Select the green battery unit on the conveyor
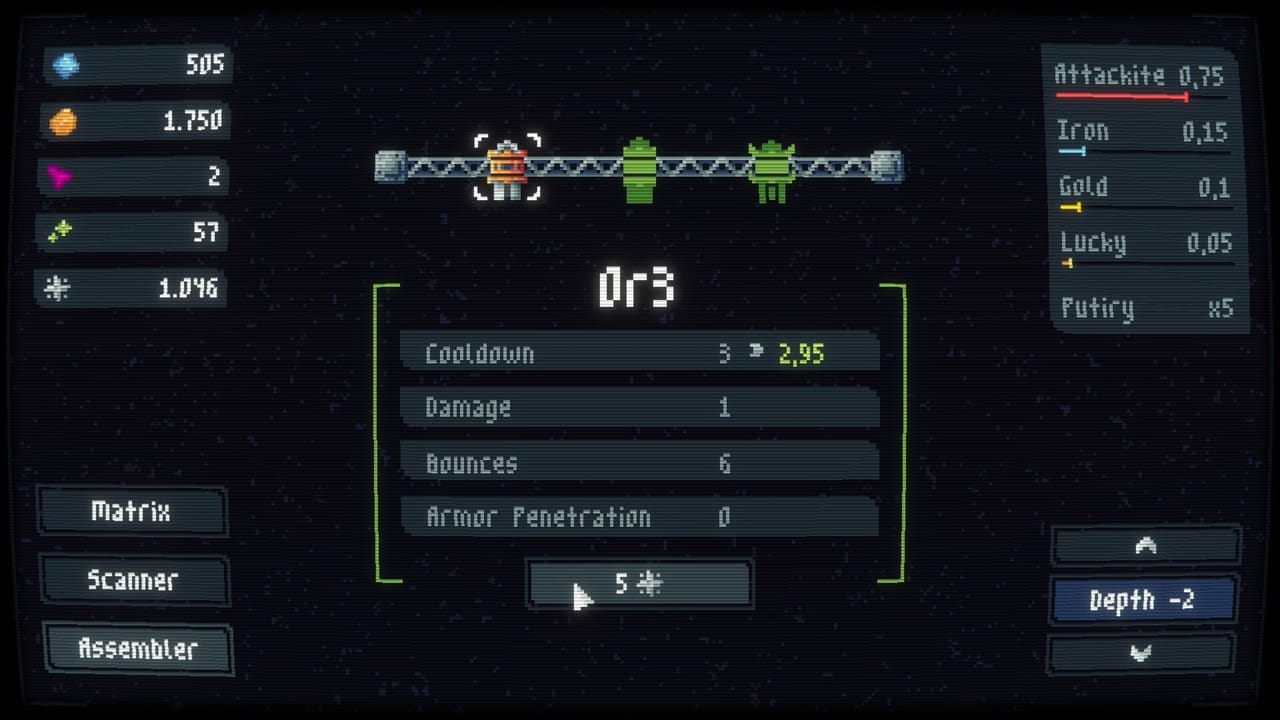Screen dimensions: 1280x720 tap(641, 170)
